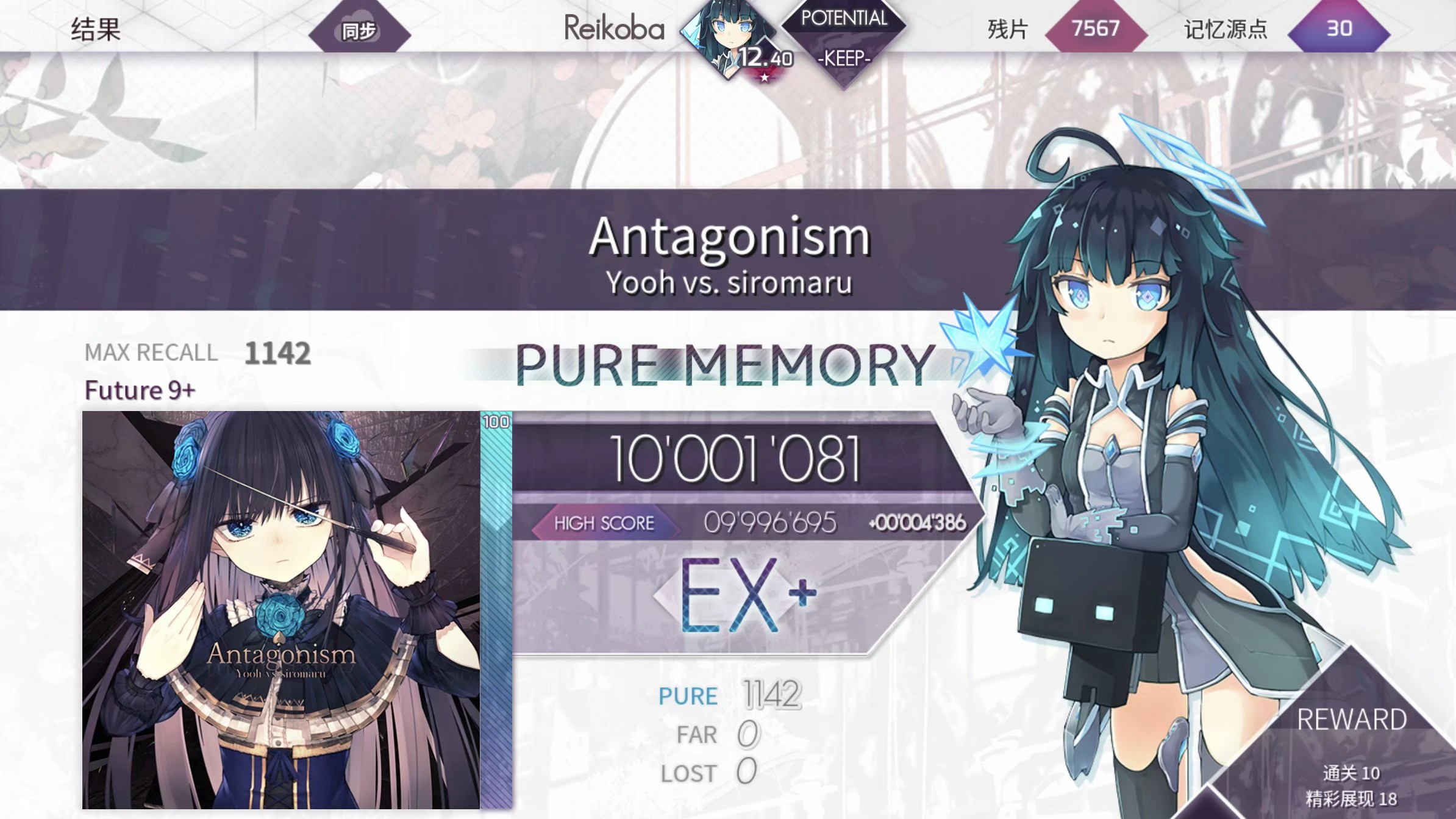1456x819 pixels.
Task: Tap the Antagonism album jacket artwork
Action: coord(284,610)
